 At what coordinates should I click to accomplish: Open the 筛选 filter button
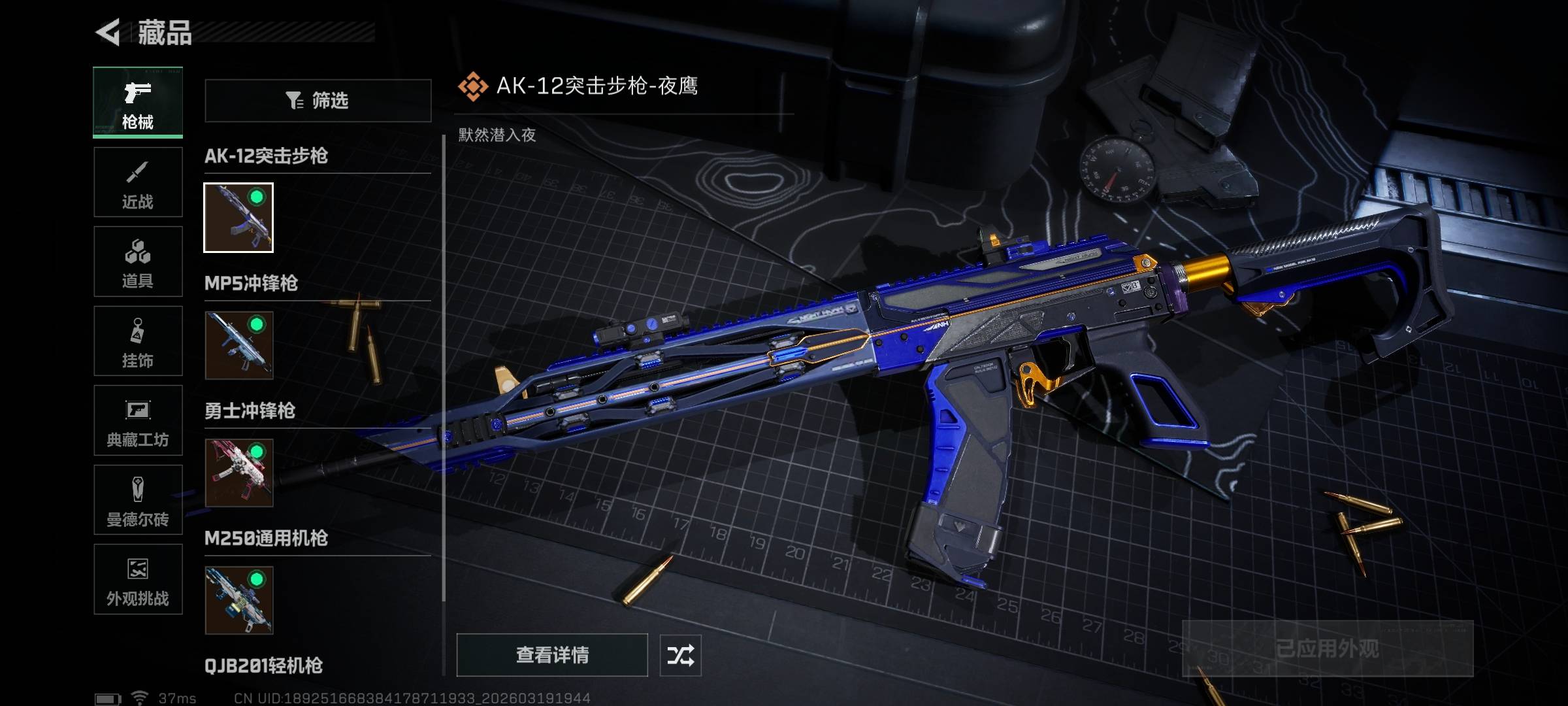tap(318, 101)
